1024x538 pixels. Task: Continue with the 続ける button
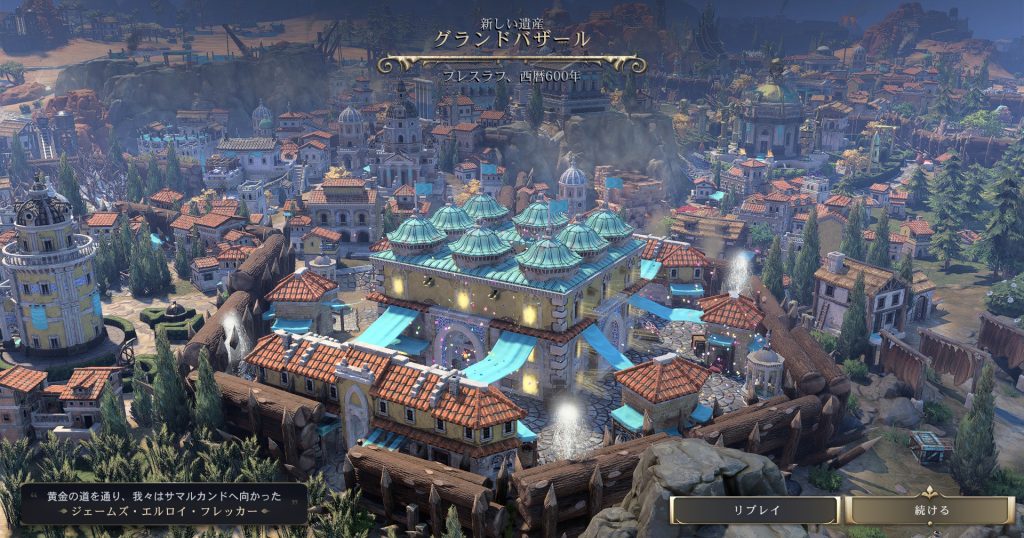click(x=930, y=510)
